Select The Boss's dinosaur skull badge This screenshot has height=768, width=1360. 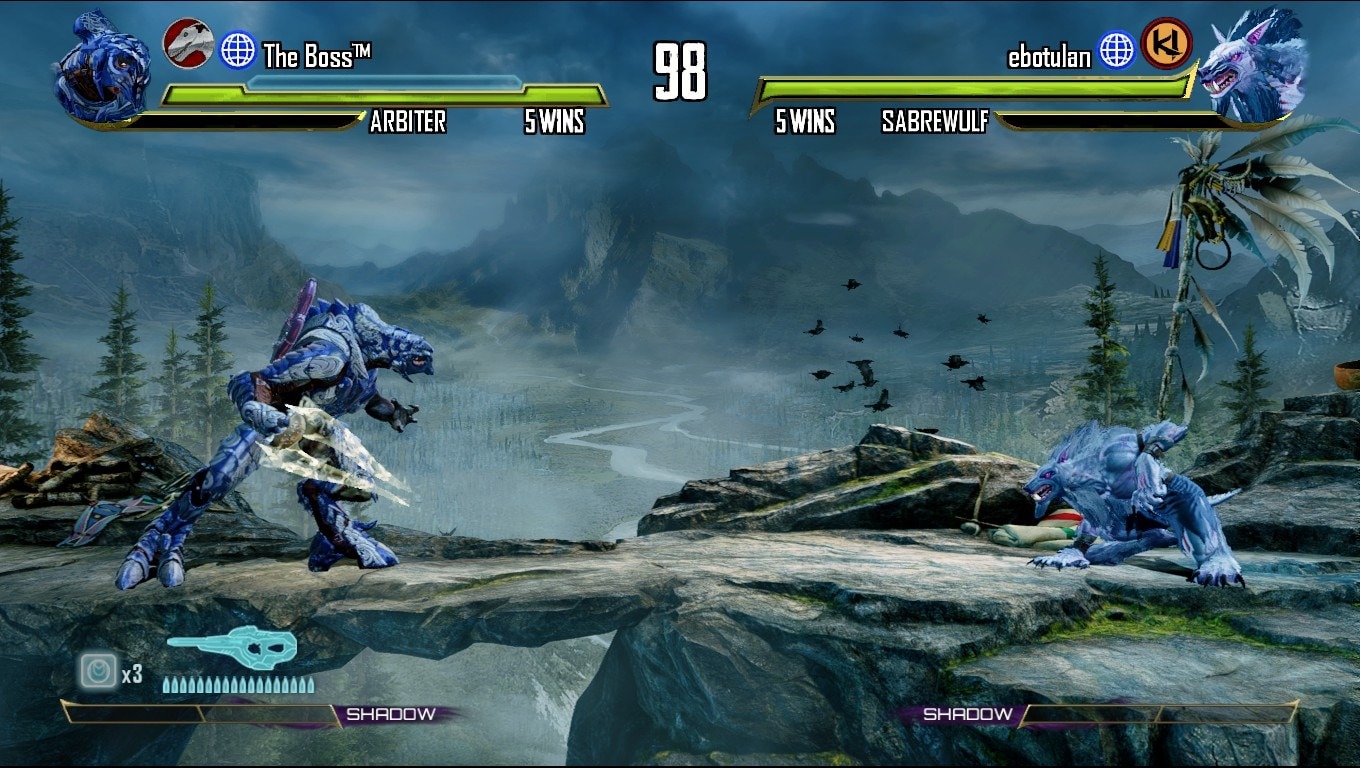(188, 44)
